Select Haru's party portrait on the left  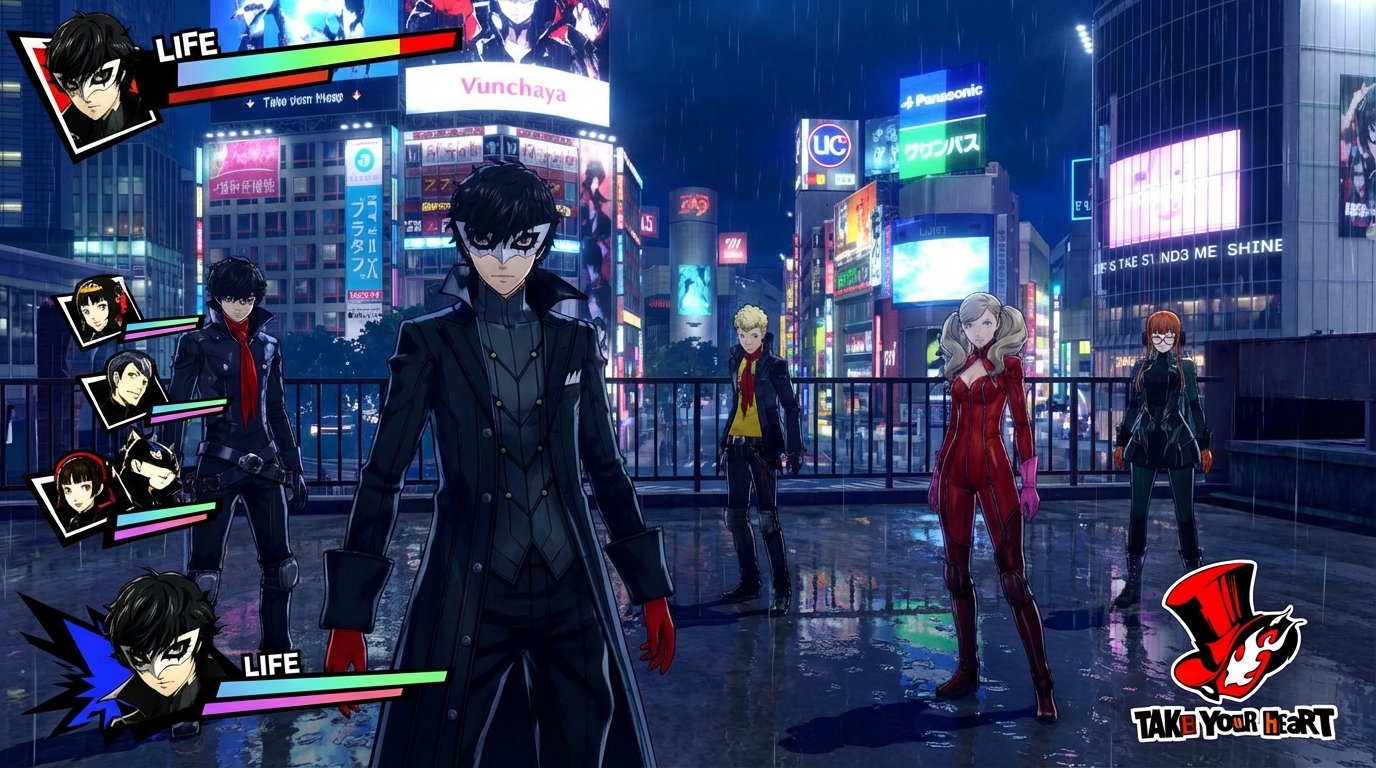tap(95, 315)
